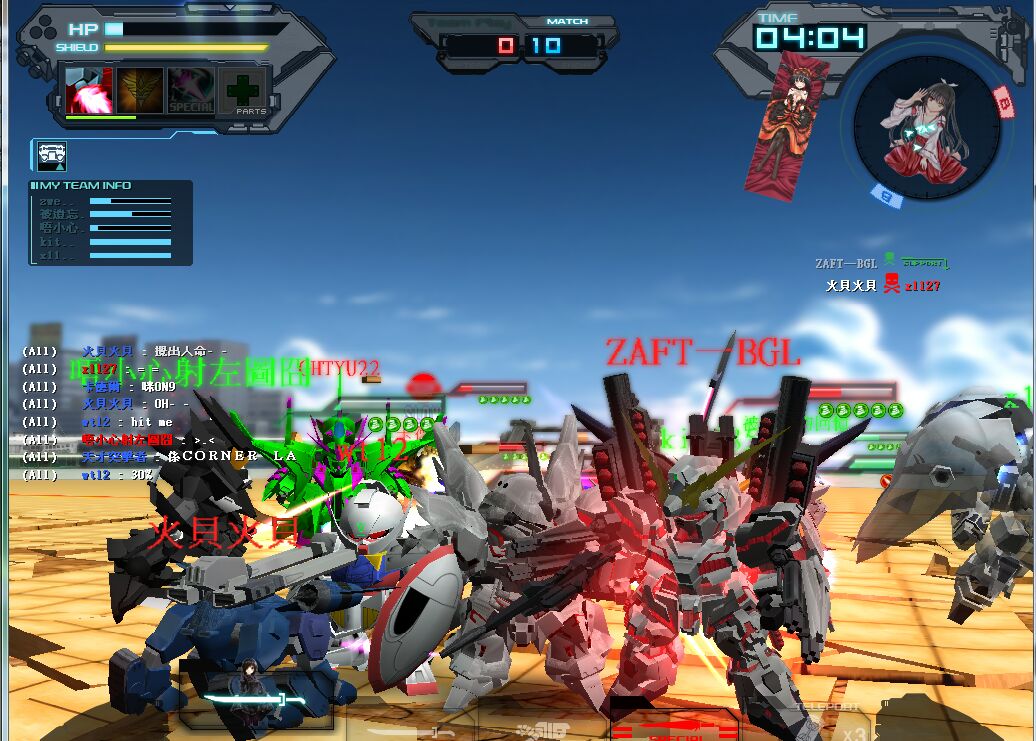
Task: Open the green cross PARTS slot
Action: [x=243, y=91]
